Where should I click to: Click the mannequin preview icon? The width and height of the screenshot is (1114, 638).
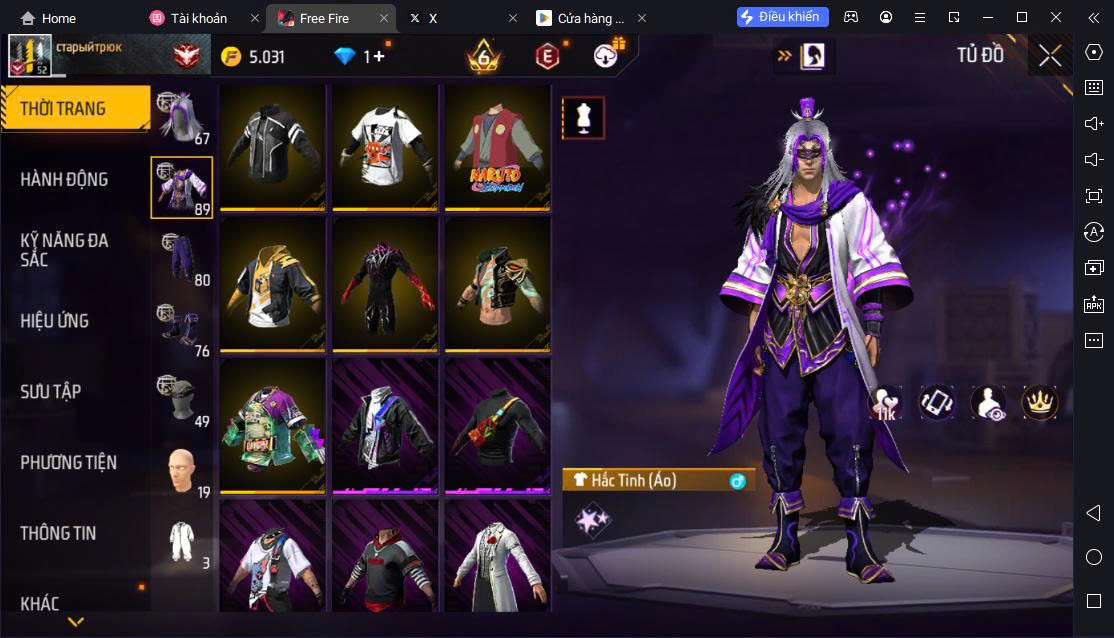point(582,118)
